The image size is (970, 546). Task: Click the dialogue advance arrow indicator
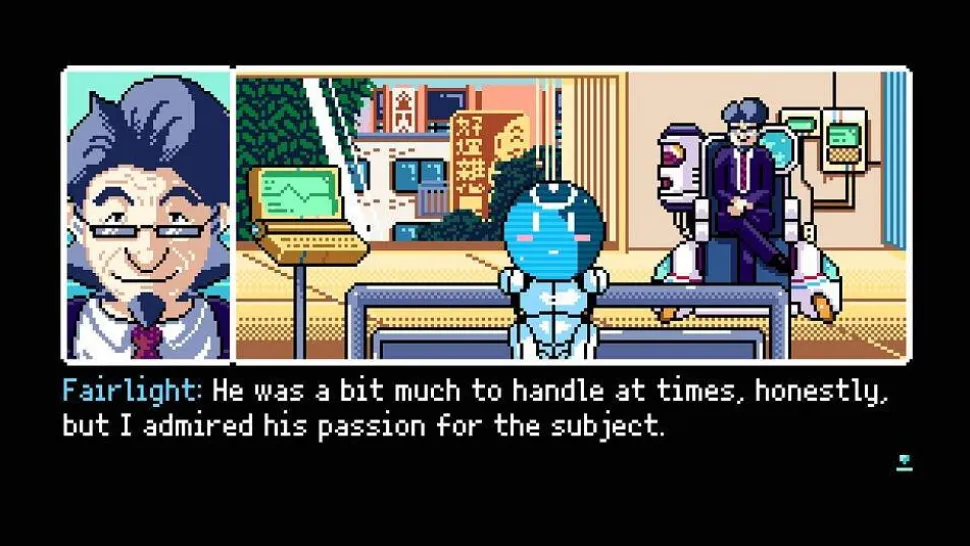pos(904,461)
